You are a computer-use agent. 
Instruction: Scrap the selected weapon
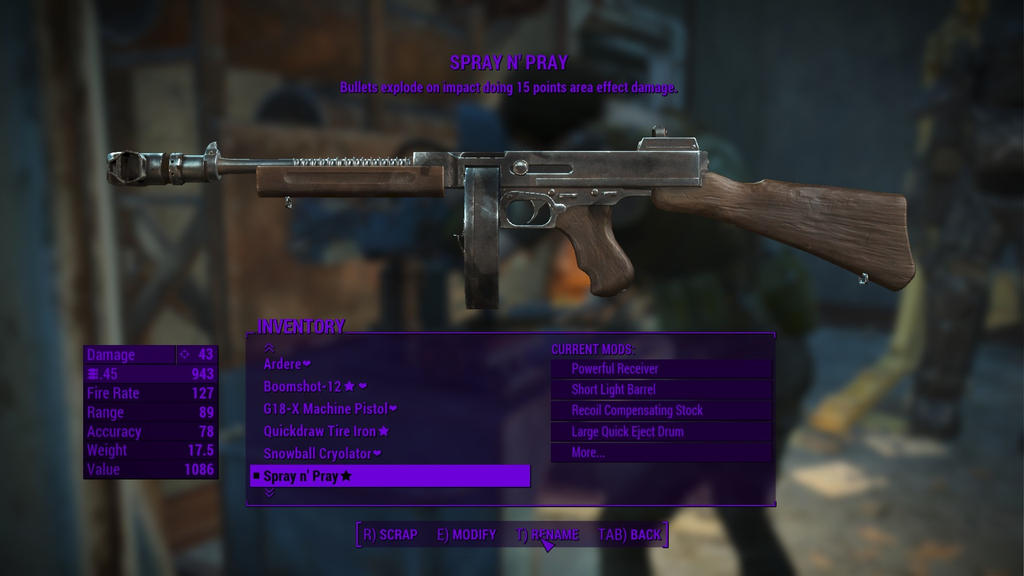point(390,535)
